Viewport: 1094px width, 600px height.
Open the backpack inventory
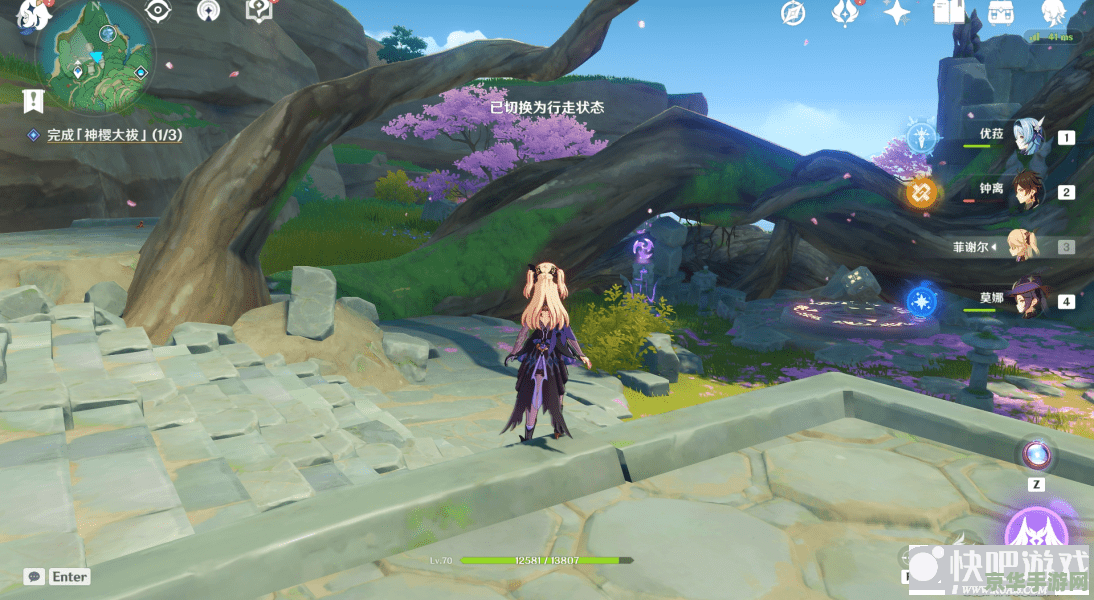tap(1000, 13)
